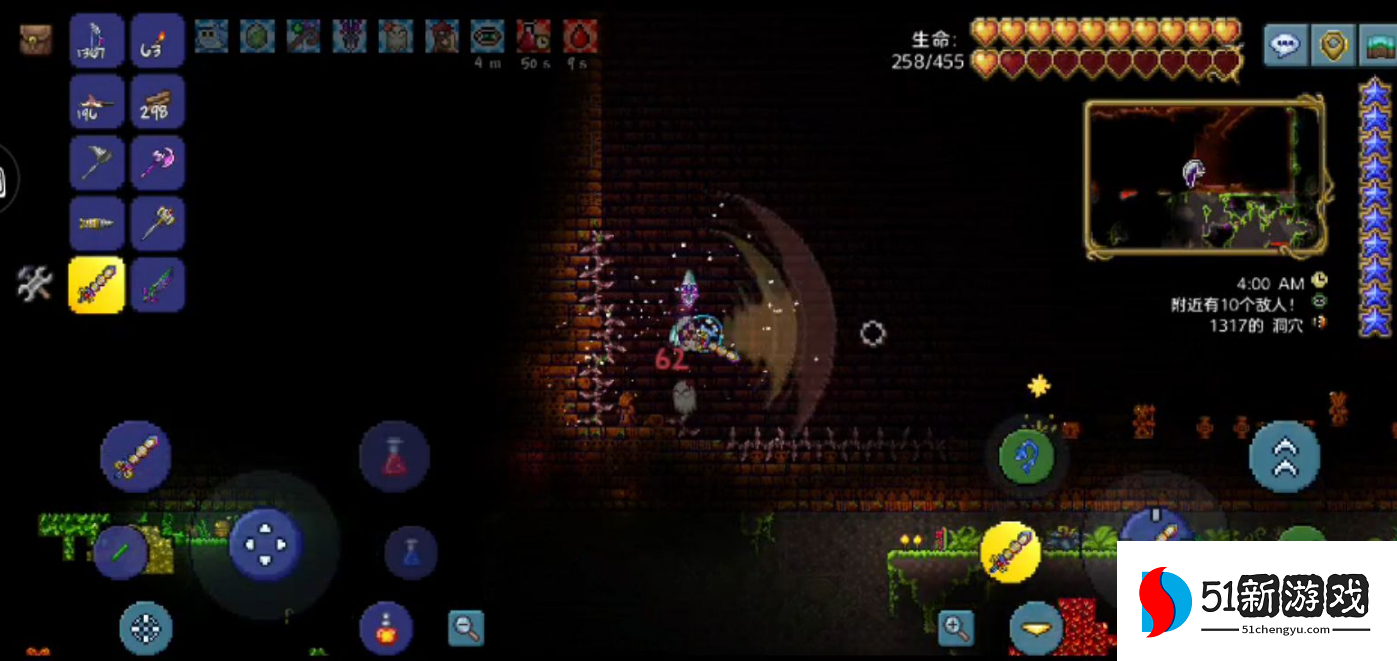Tap the gold map pin button
The width and height of the screenshot is (1397, 661).
(x=1334, y=44)
